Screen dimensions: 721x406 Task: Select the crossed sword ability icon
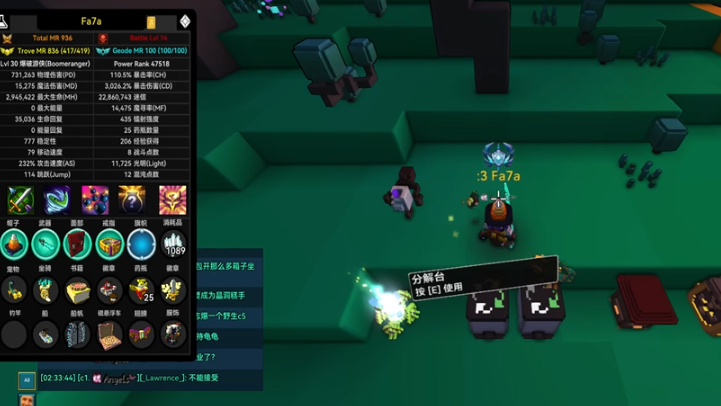tap(20, 199)
